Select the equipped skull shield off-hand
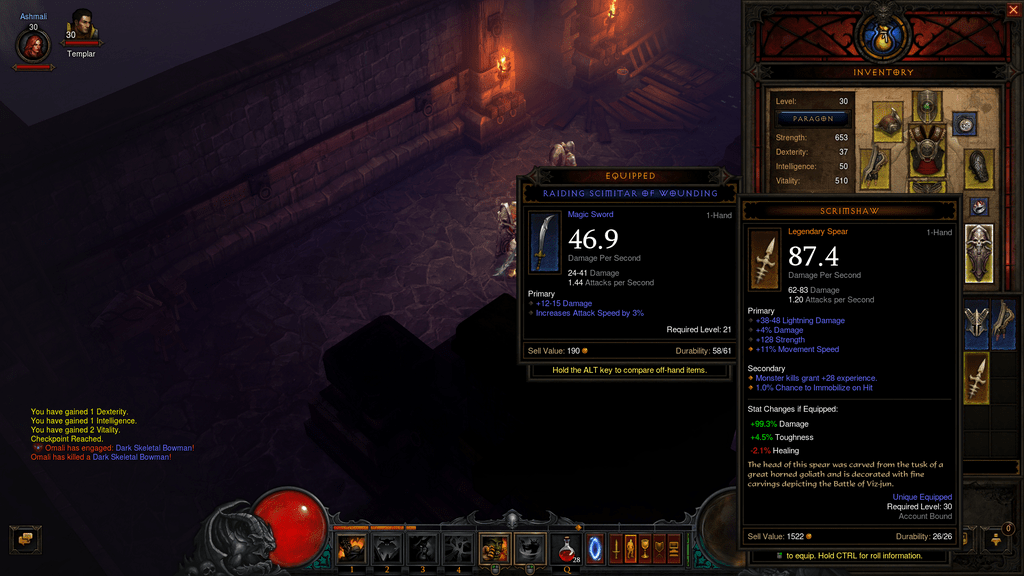The height and width of the screenshot is (576, 1024). (979, 252)
